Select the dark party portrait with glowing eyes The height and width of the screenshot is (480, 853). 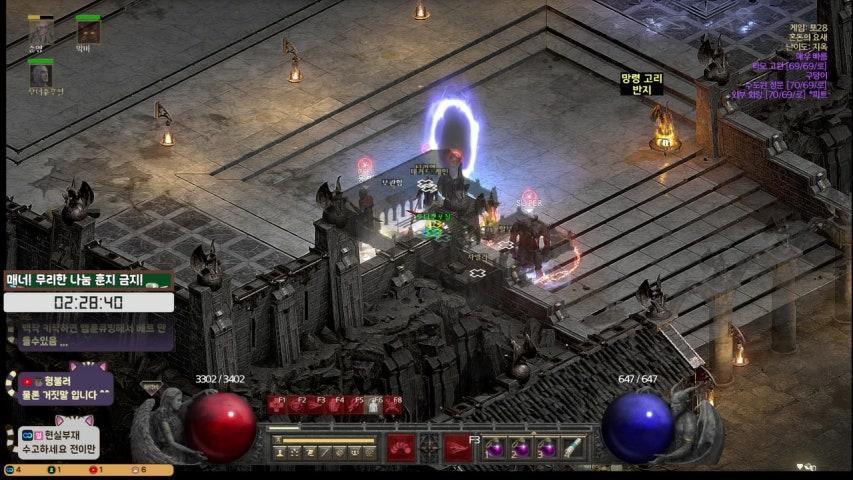click(x=88, y=32)
